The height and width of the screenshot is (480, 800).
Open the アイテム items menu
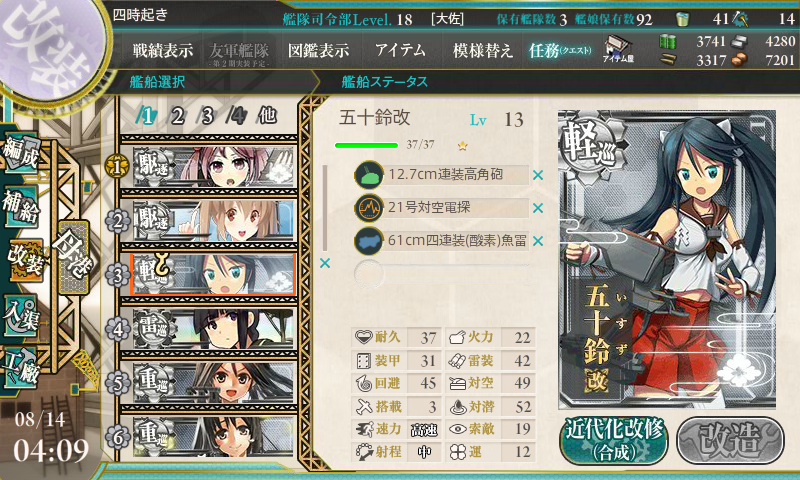(x=400, y=50)
